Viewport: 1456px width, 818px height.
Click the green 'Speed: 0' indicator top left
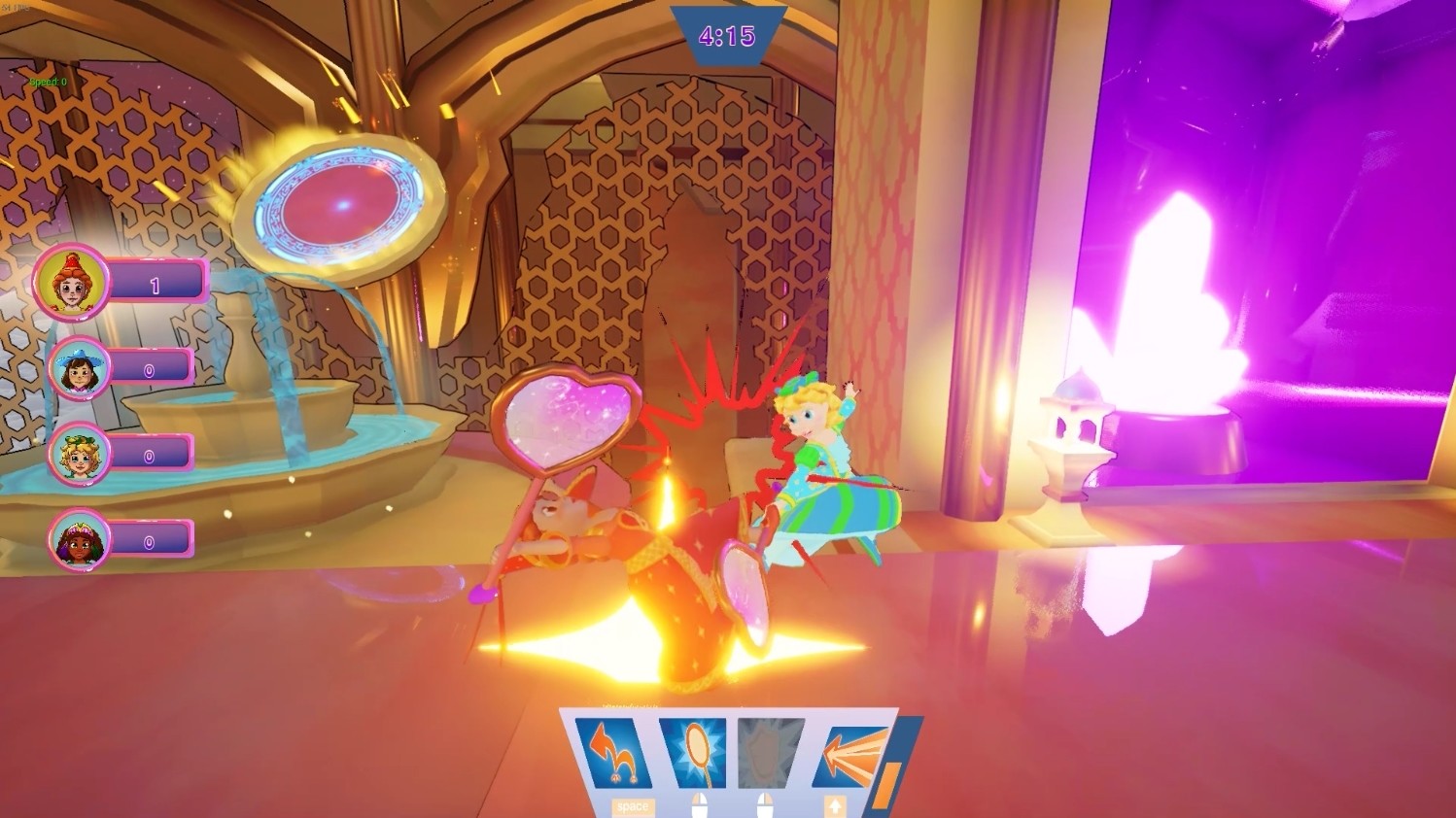[x=48, y=82]
